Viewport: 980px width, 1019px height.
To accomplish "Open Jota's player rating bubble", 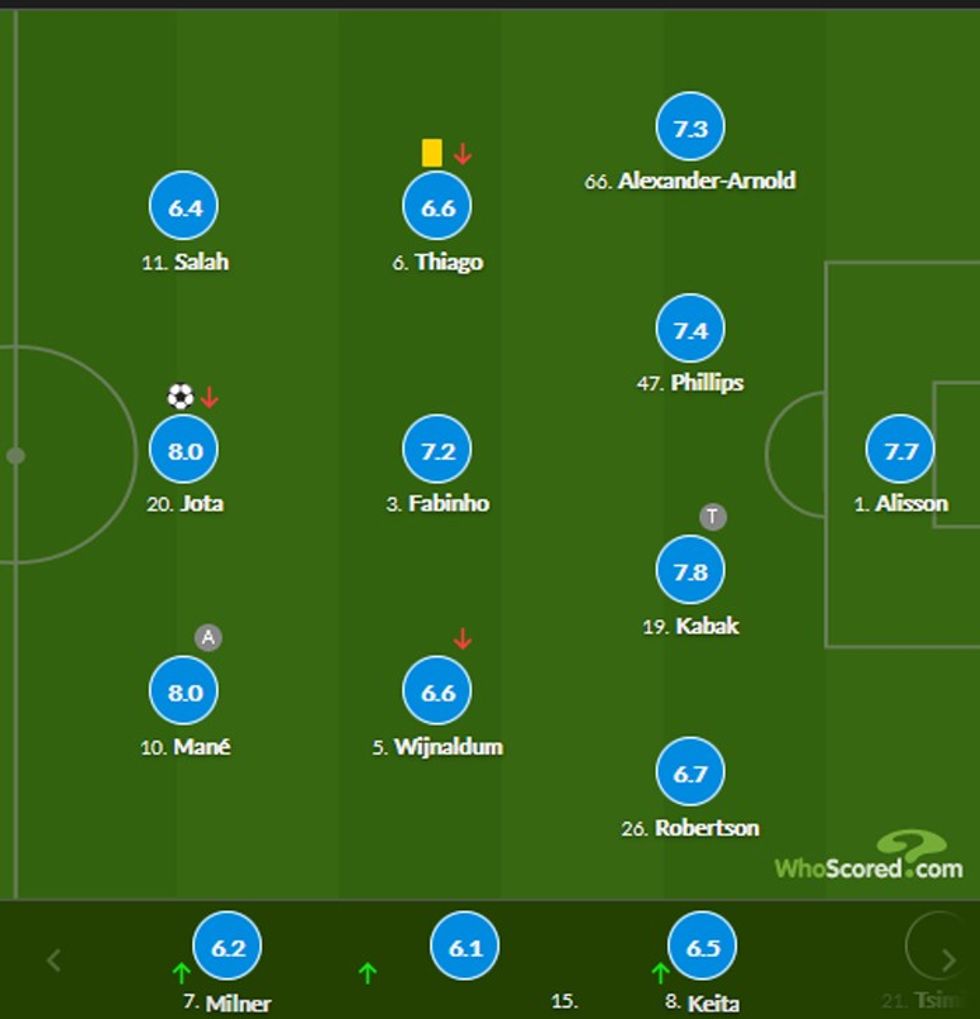I will point(184,451).
